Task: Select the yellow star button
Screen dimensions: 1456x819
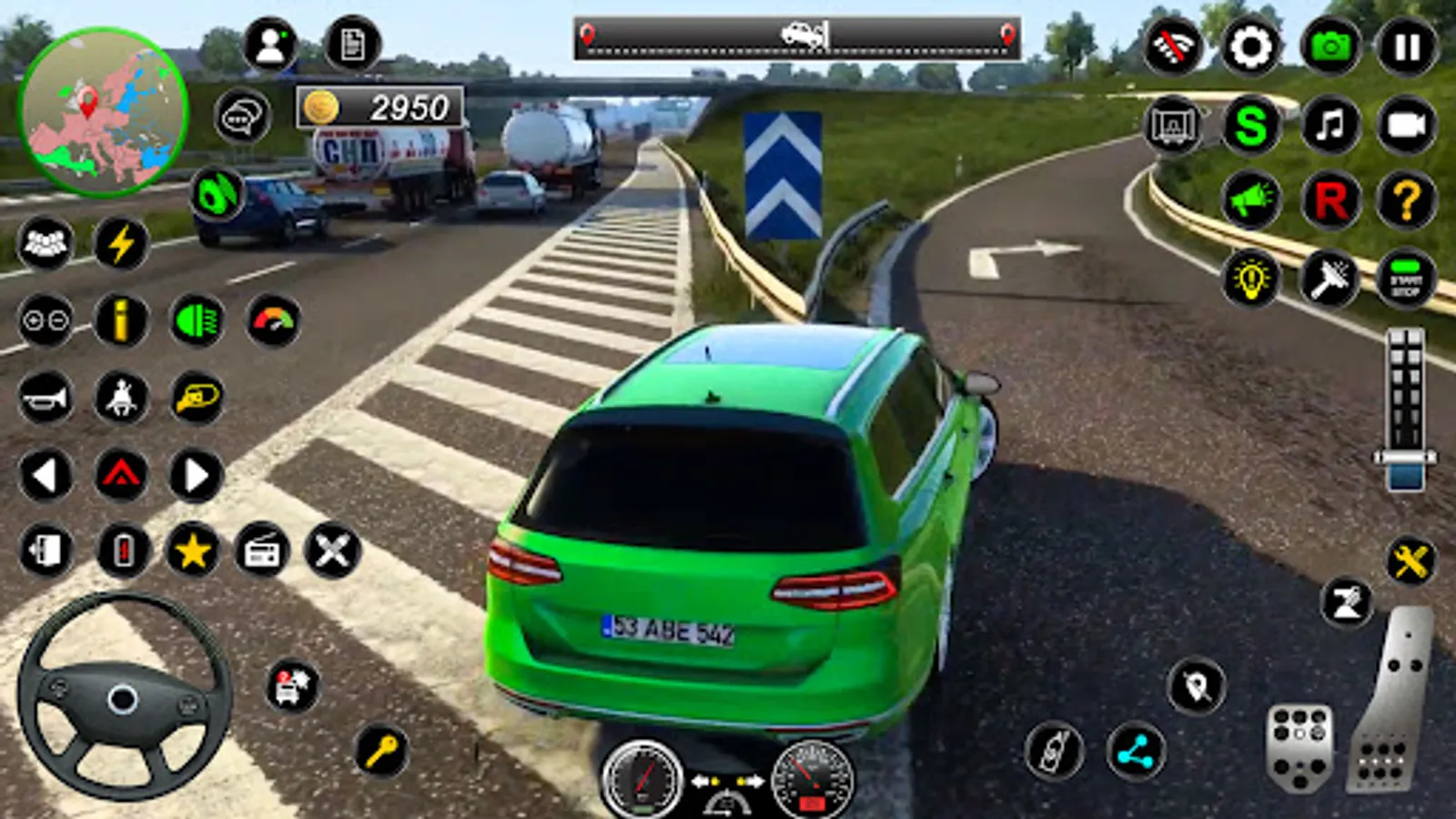Action: 192,551
